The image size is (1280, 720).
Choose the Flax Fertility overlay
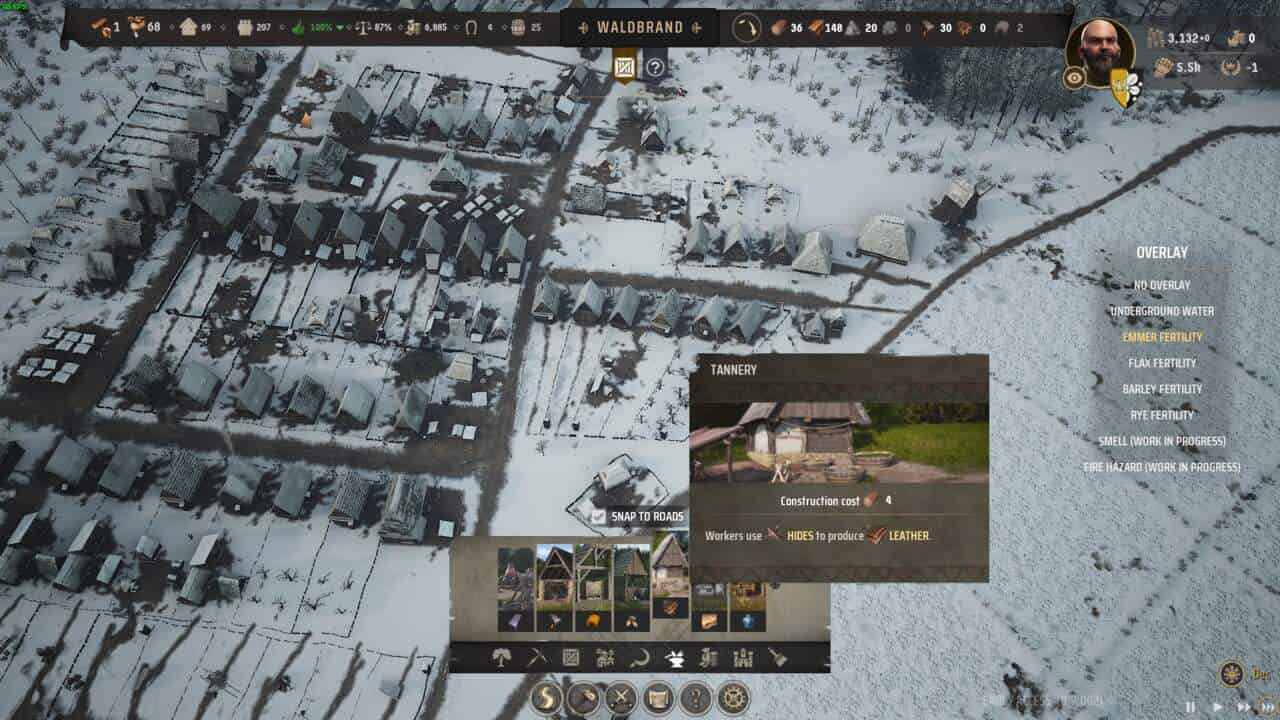point(1161,363)
